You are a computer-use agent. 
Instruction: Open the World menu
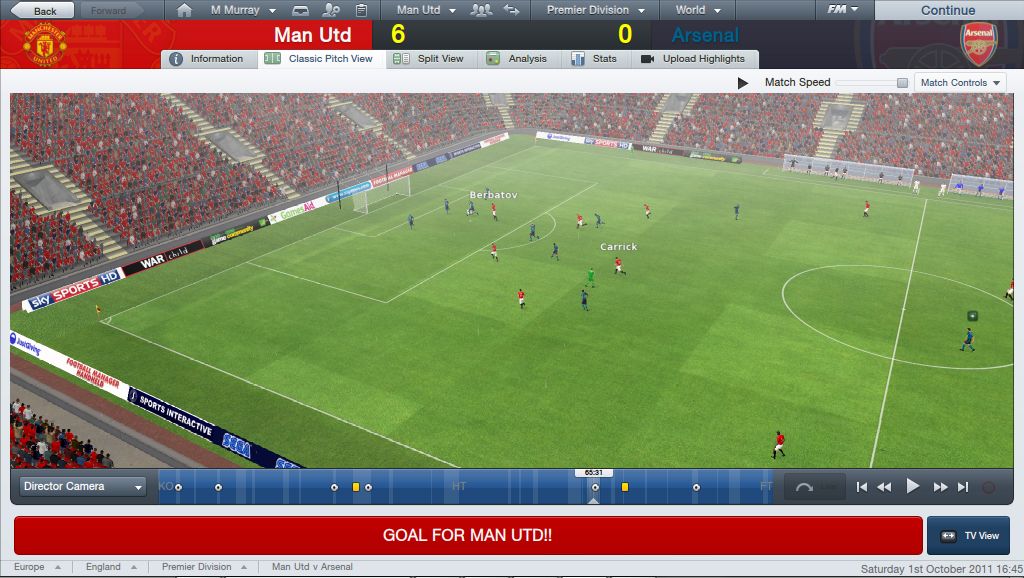pos(696,10)
